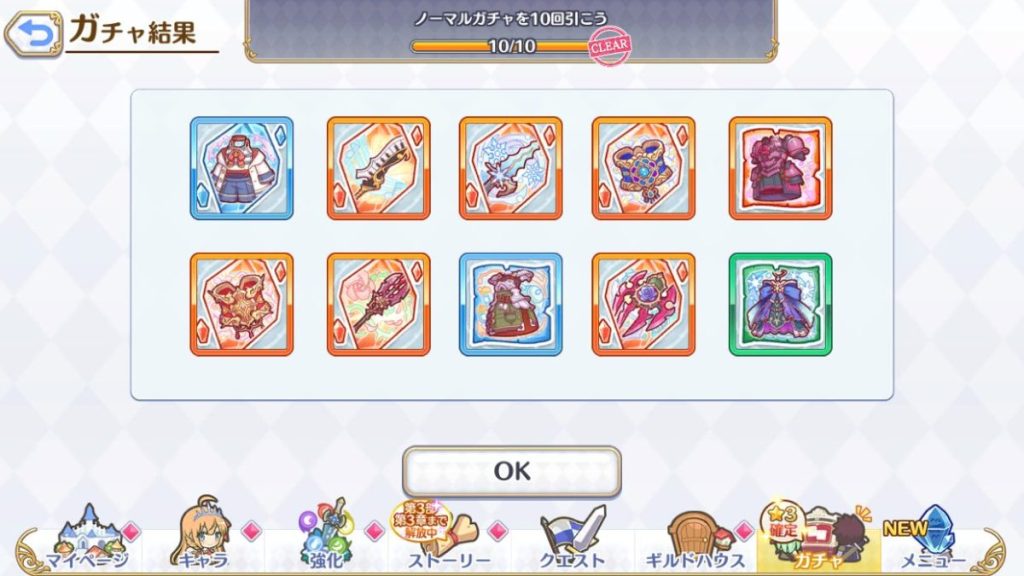Viewport: 1024px width, 576px height.
Task: Confirm gacha results with OK button
Action: click(x=511, y=471)
